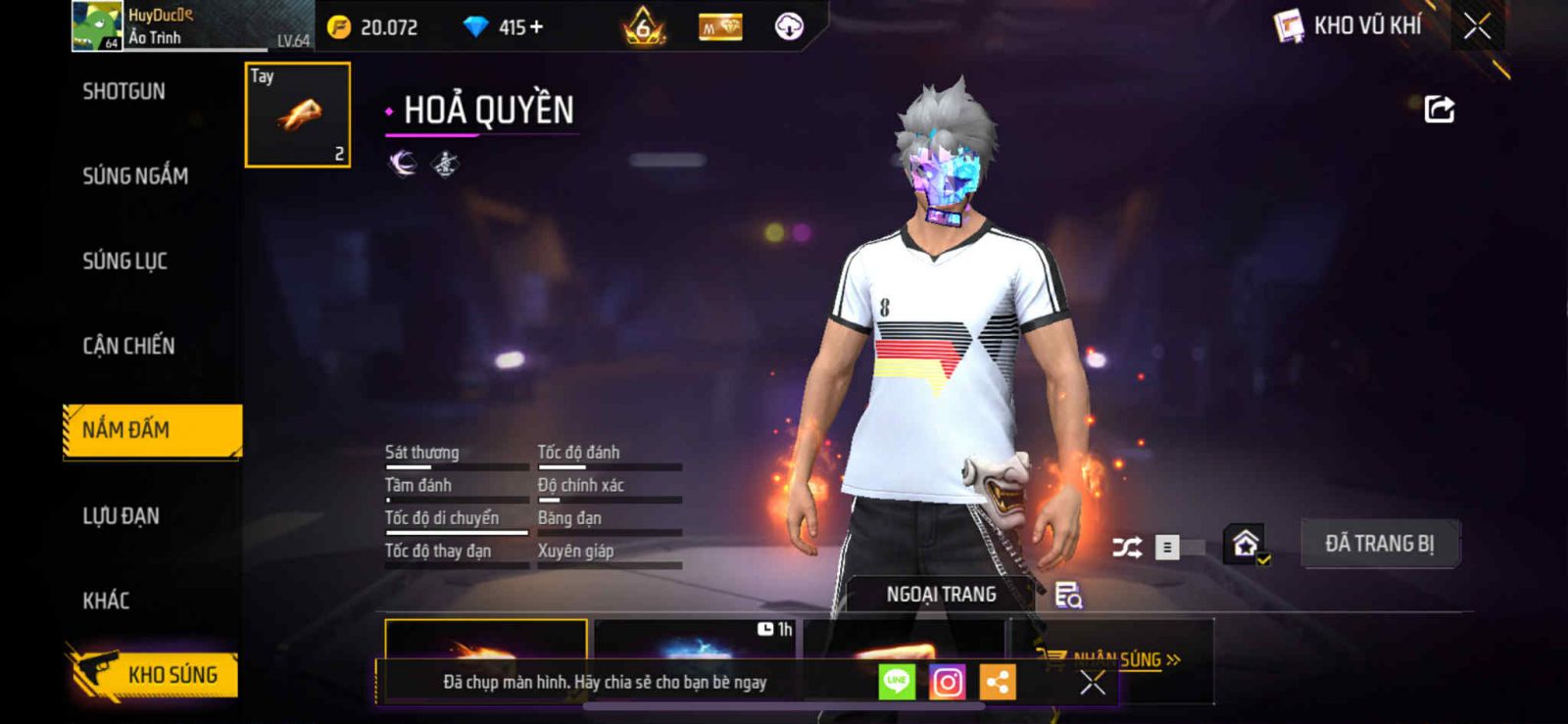Share screenshot via LINE

(897, 682)
